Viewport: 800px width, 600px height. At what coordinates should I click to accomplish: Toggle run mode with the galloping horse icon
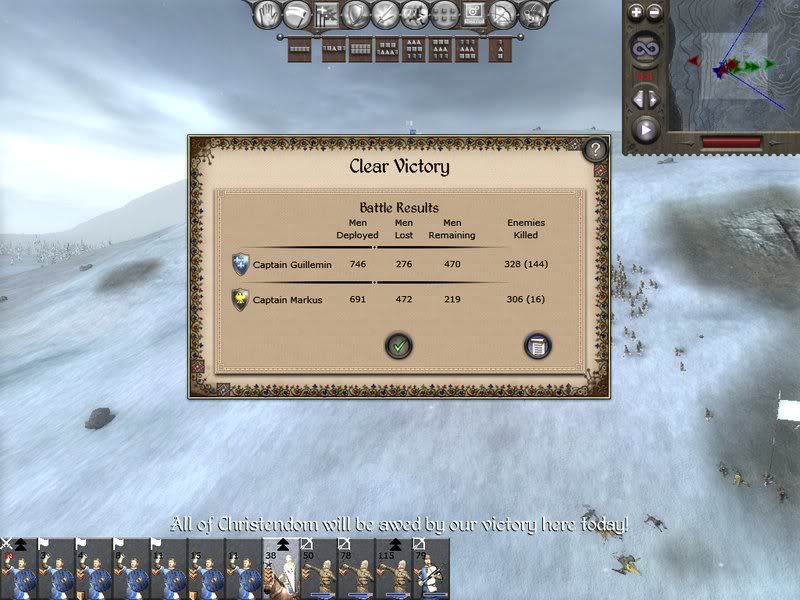point(414,14)
